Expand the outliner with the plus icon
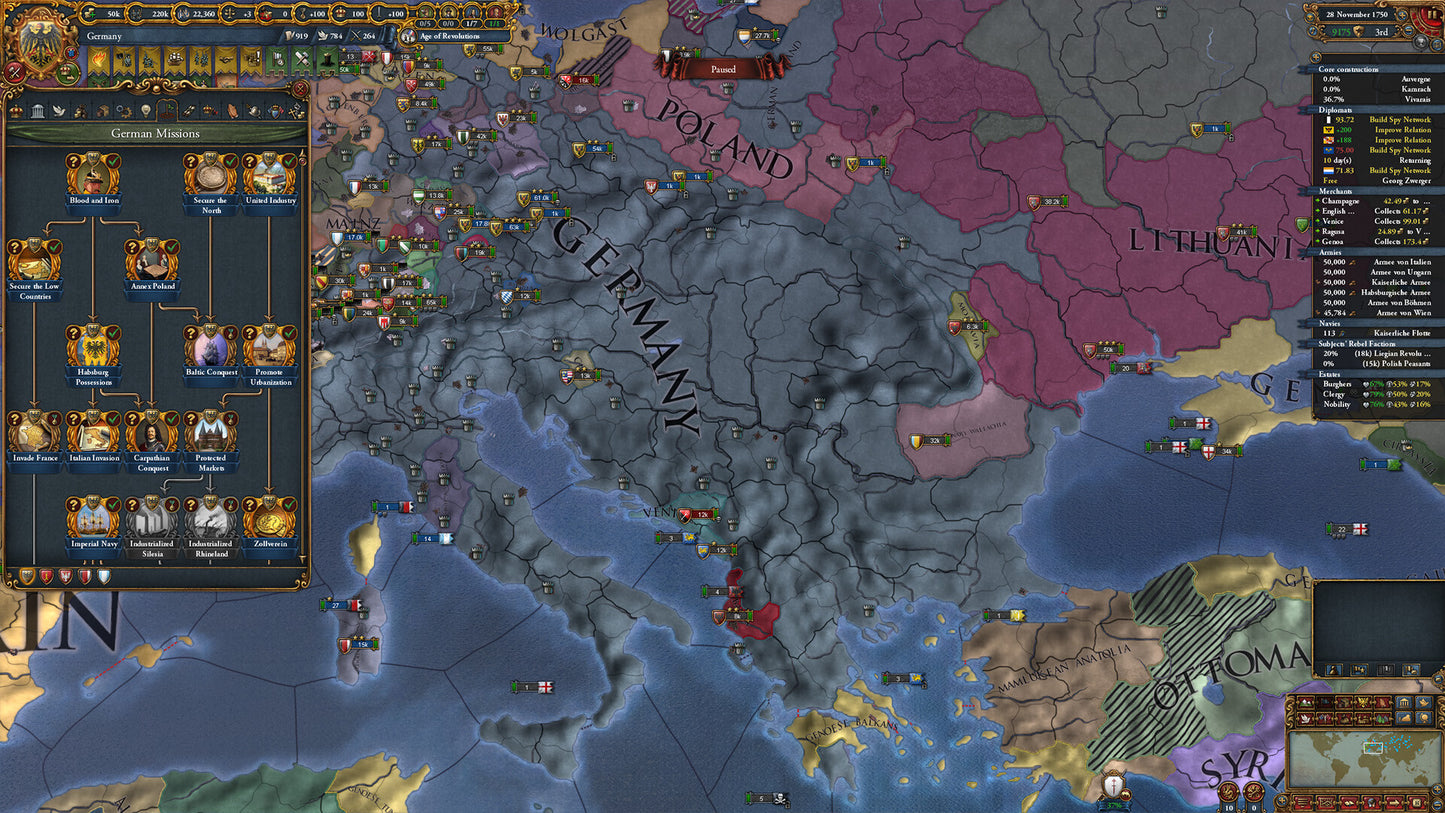This screenshot has height=813, width=1445. (1316, 58)
